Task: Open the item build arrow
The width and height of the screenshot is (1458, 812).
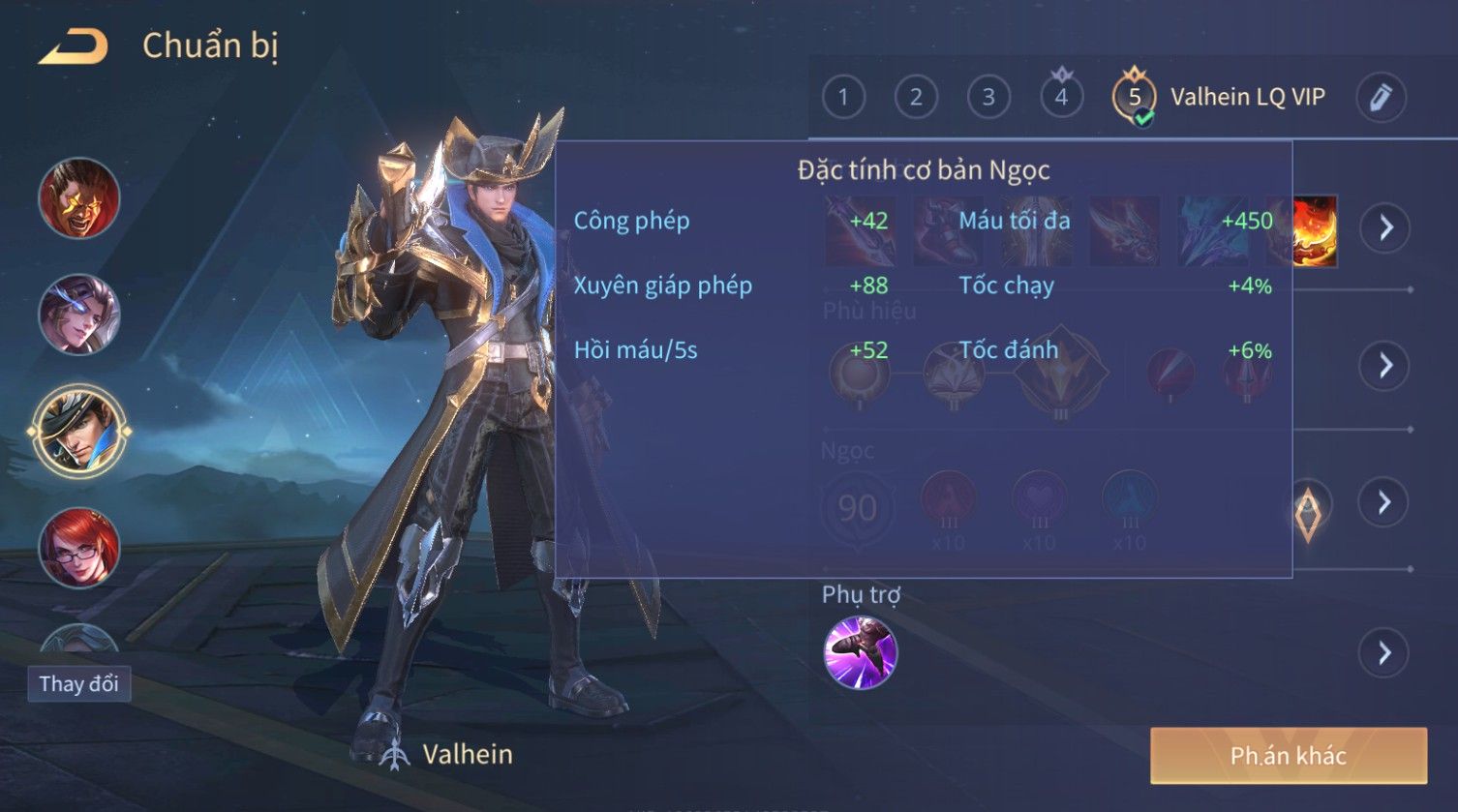Action: point(1385,228)
